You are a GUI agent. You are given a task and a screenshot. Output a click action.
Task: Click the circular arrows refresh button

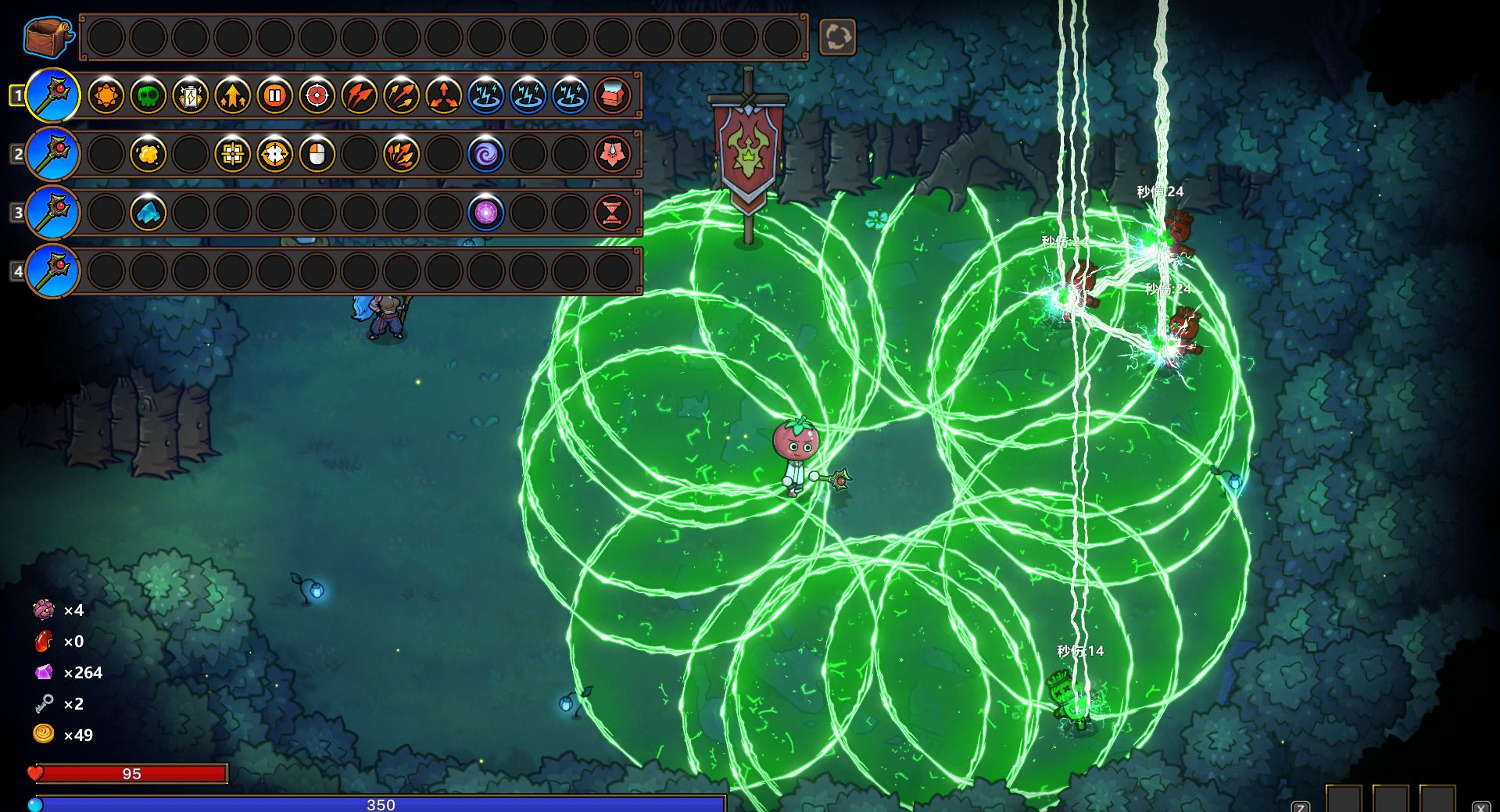[836, 37]
